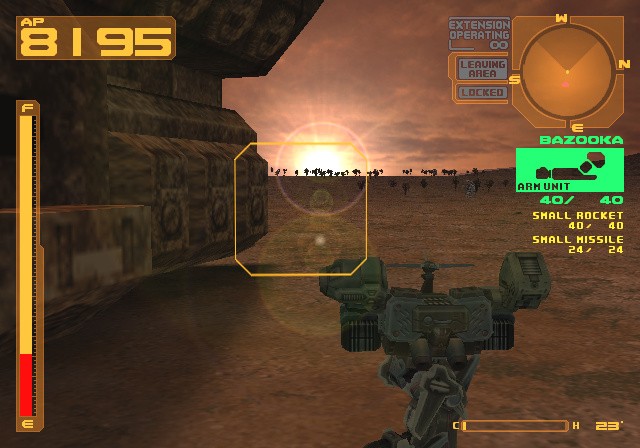Click the circular radar display
Image resolution: width=640 pixels, height=448 pixels.
click(566, 71)
